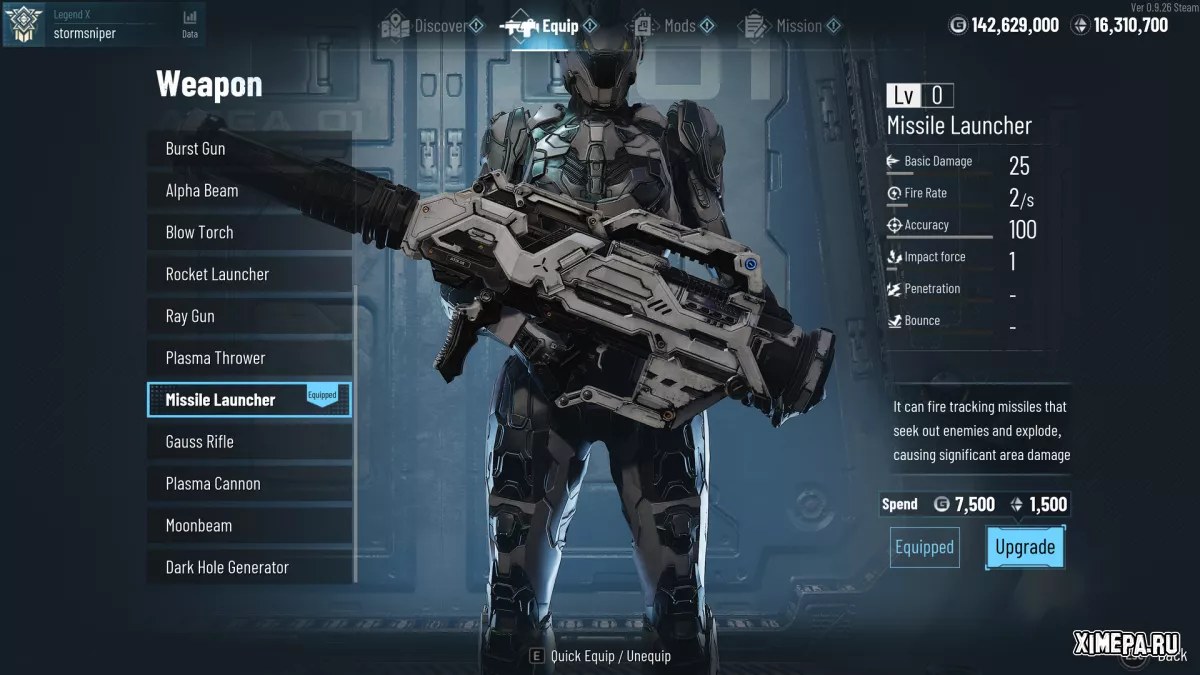Open the stormsniper player profile badge
The width and height of the screenshot is (1200, 675).
pos(23,24)
